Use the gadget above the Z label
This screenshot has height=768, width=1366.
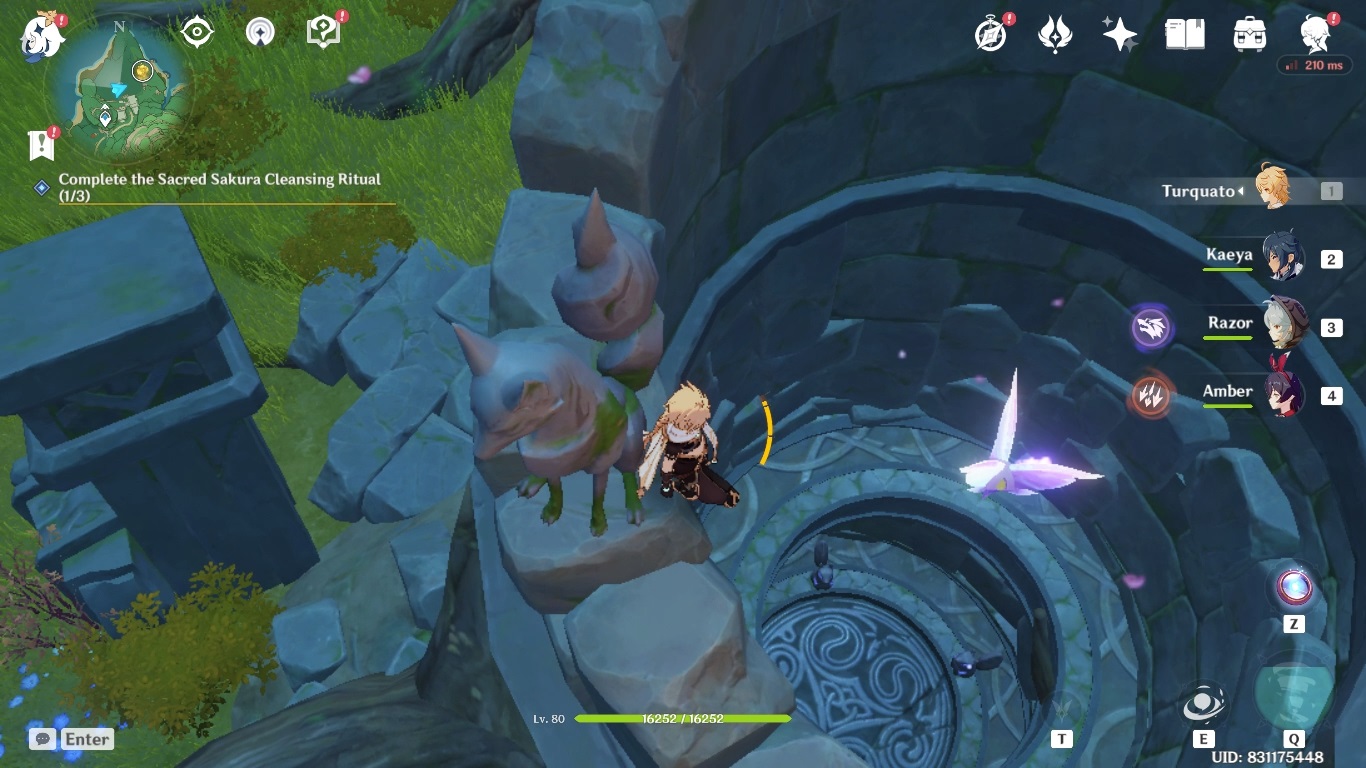coord(1293,587)
